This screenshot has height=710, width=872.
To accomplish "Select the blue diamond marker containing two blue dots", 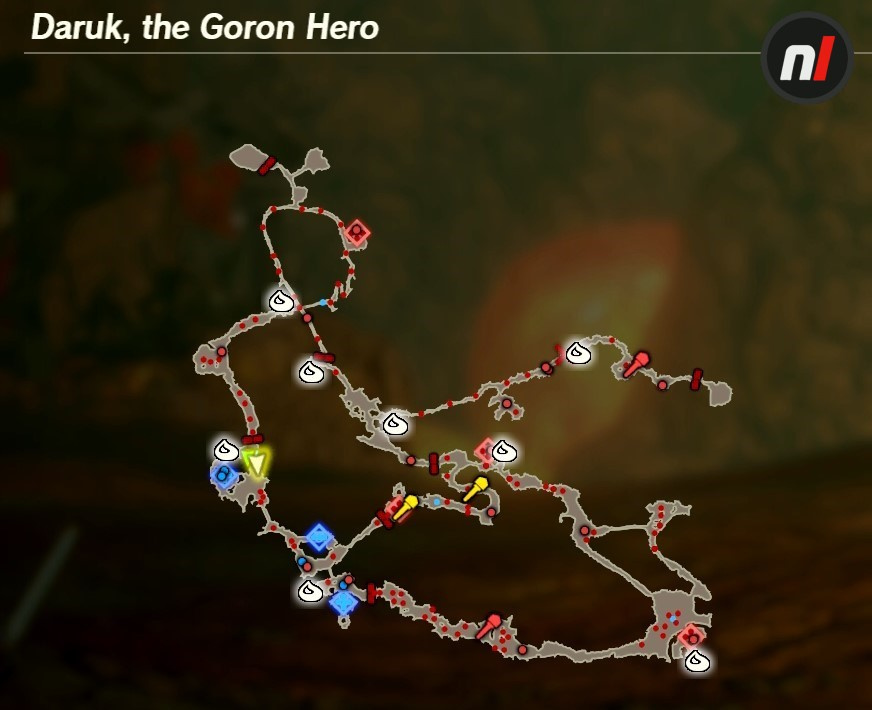I will pyautogui.click(x=223, y=475).
